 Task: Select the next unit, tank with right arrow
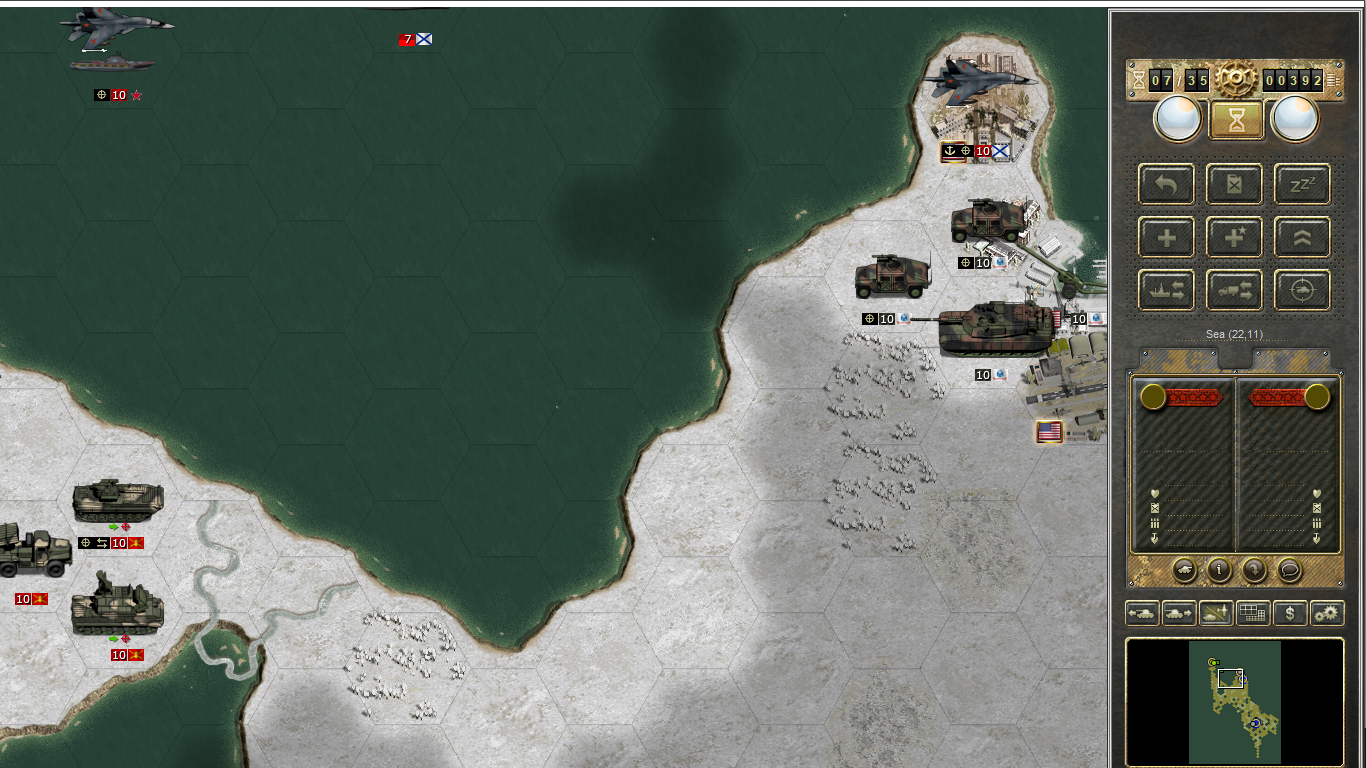click(1179, 613)
